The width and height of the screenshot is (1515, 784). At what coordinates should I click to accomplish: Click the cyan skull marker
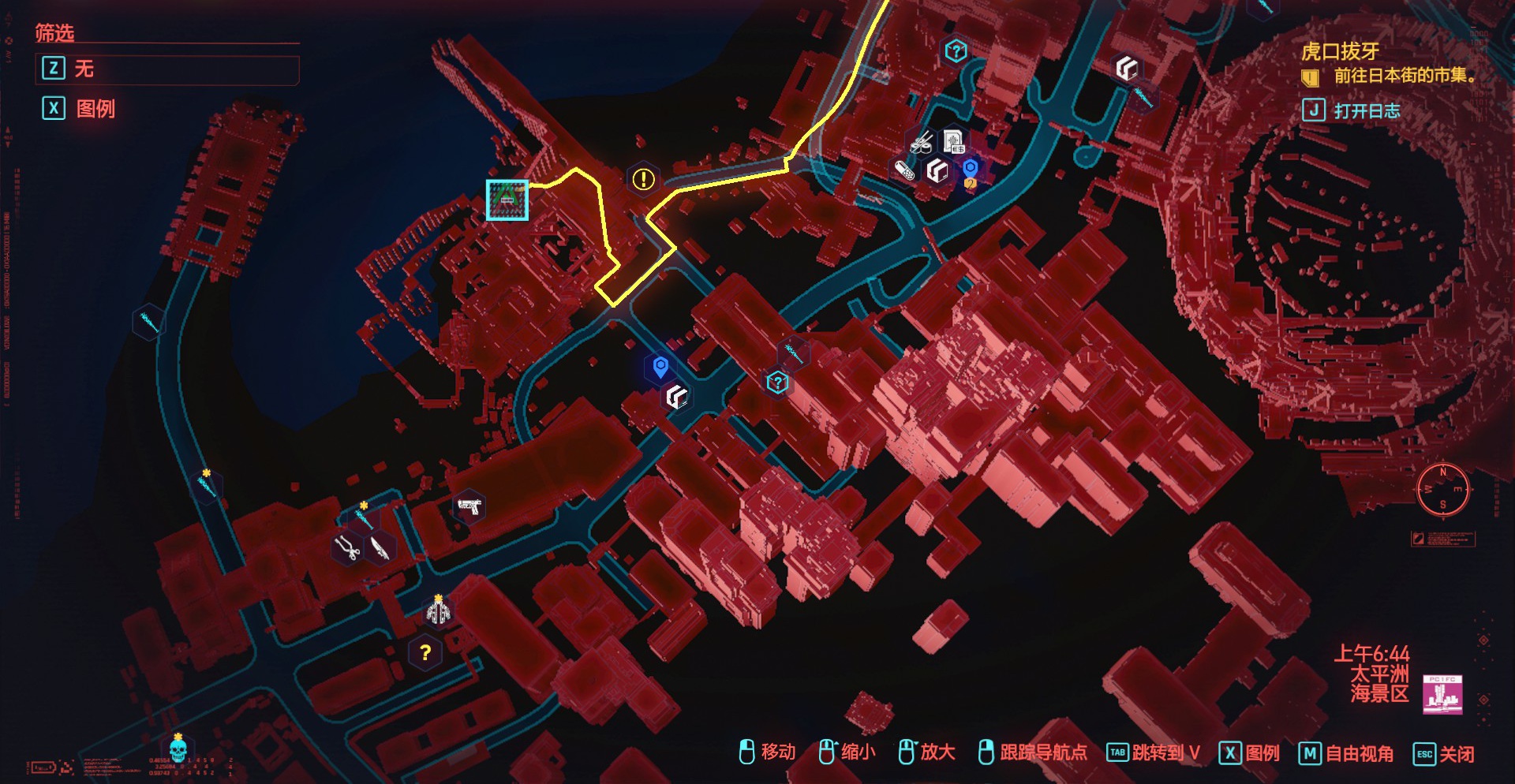coord(178,747)
